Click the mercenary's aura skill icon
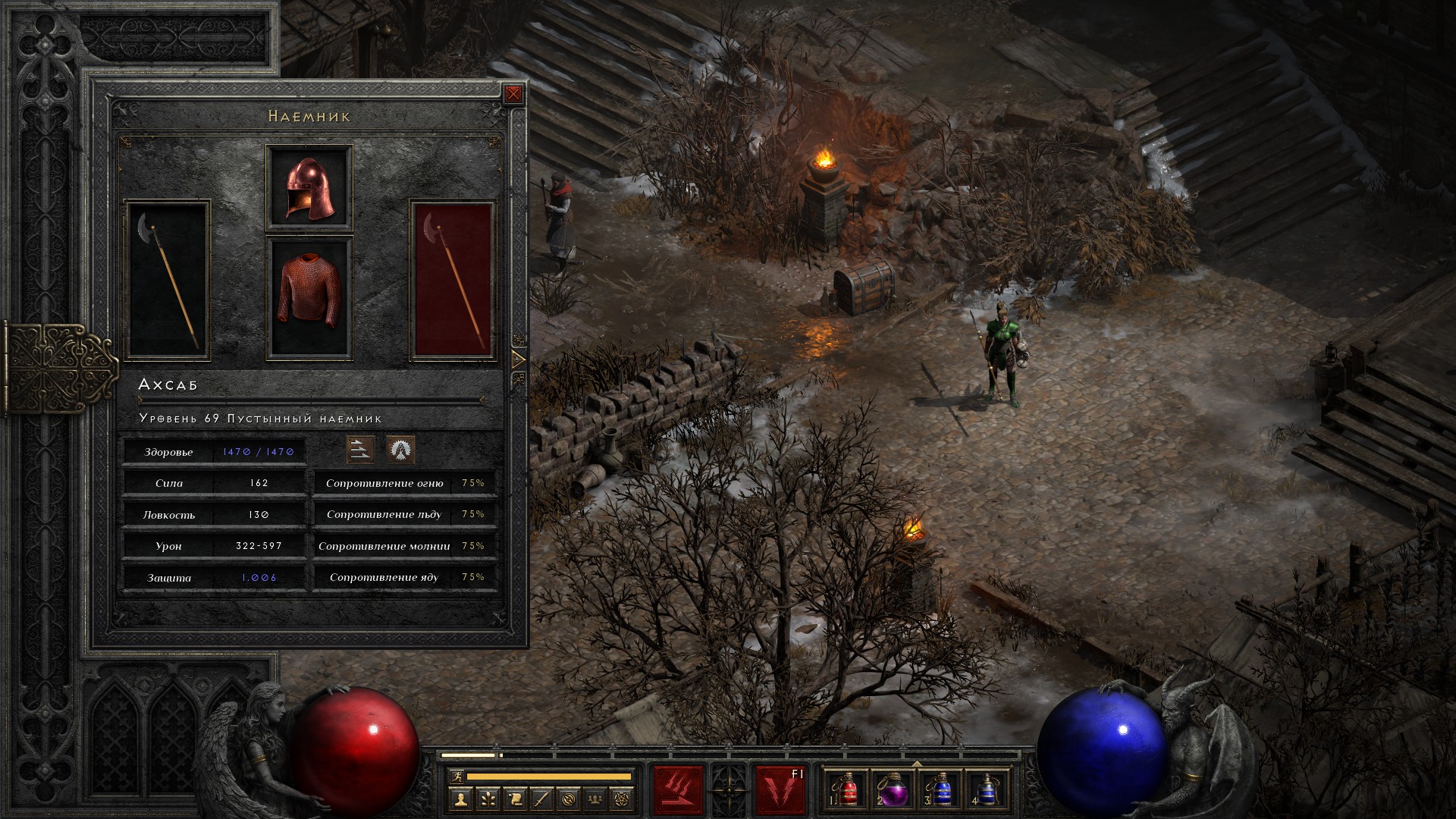 pos(400,450)
